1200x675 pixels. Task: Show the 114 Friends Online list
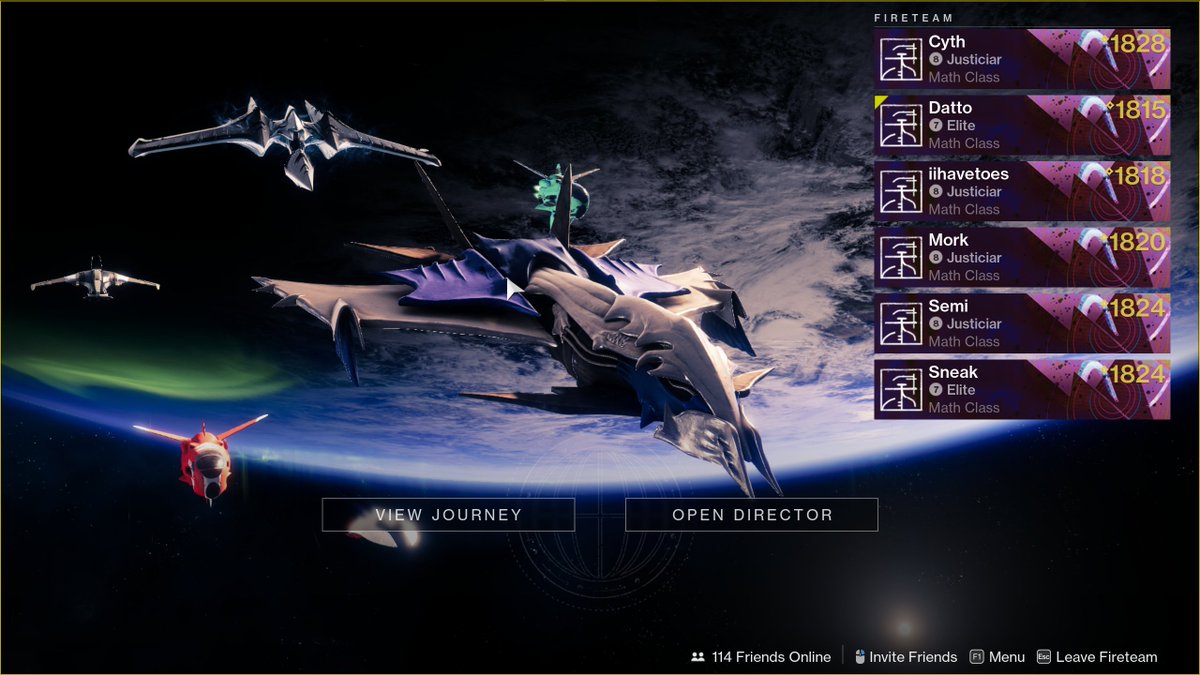click(761, 657)
